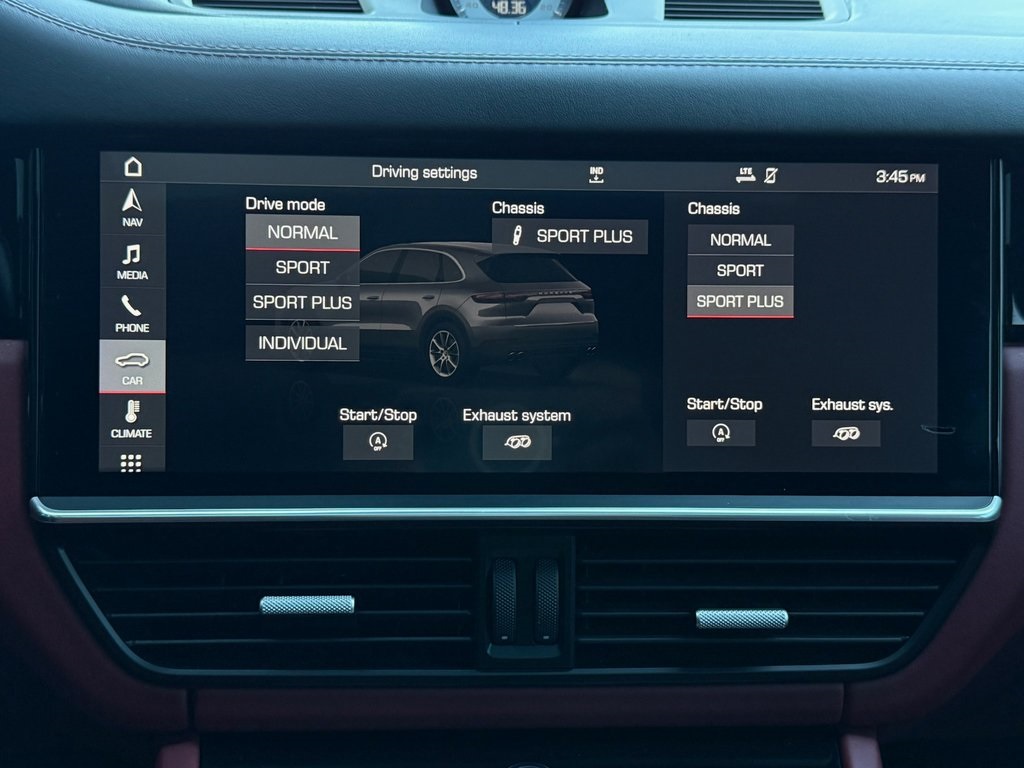Open the NAV navigation menu

click(x=132, y=208)
